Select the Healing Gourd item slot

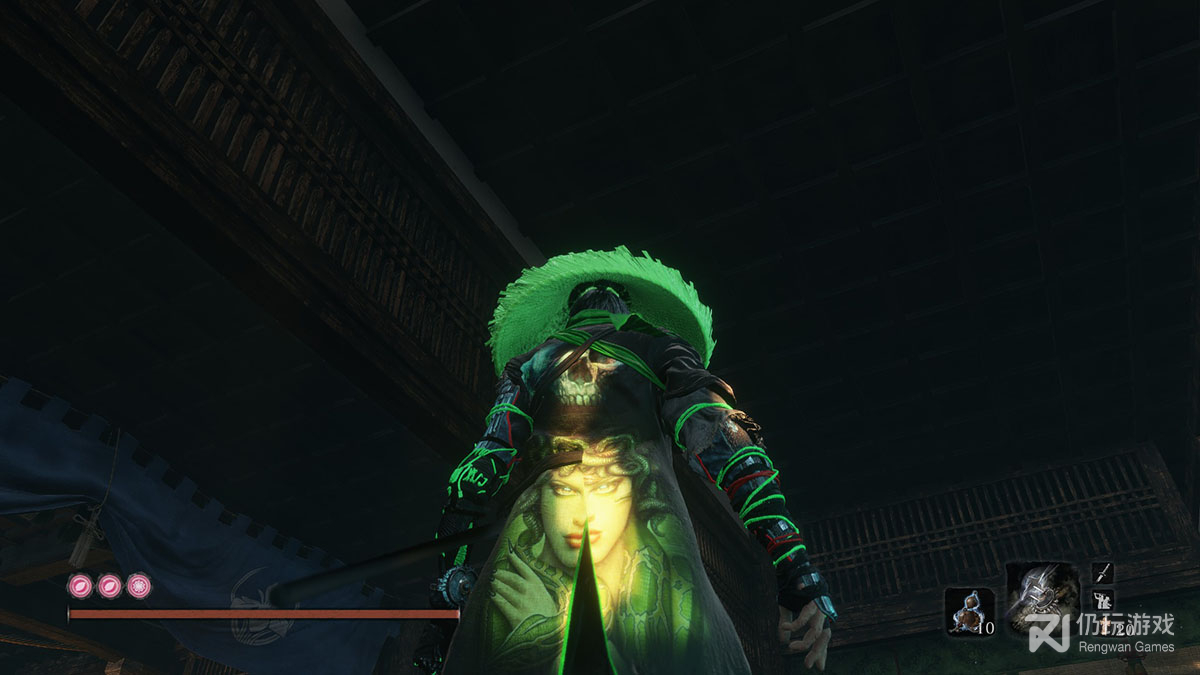pos(968,611)
